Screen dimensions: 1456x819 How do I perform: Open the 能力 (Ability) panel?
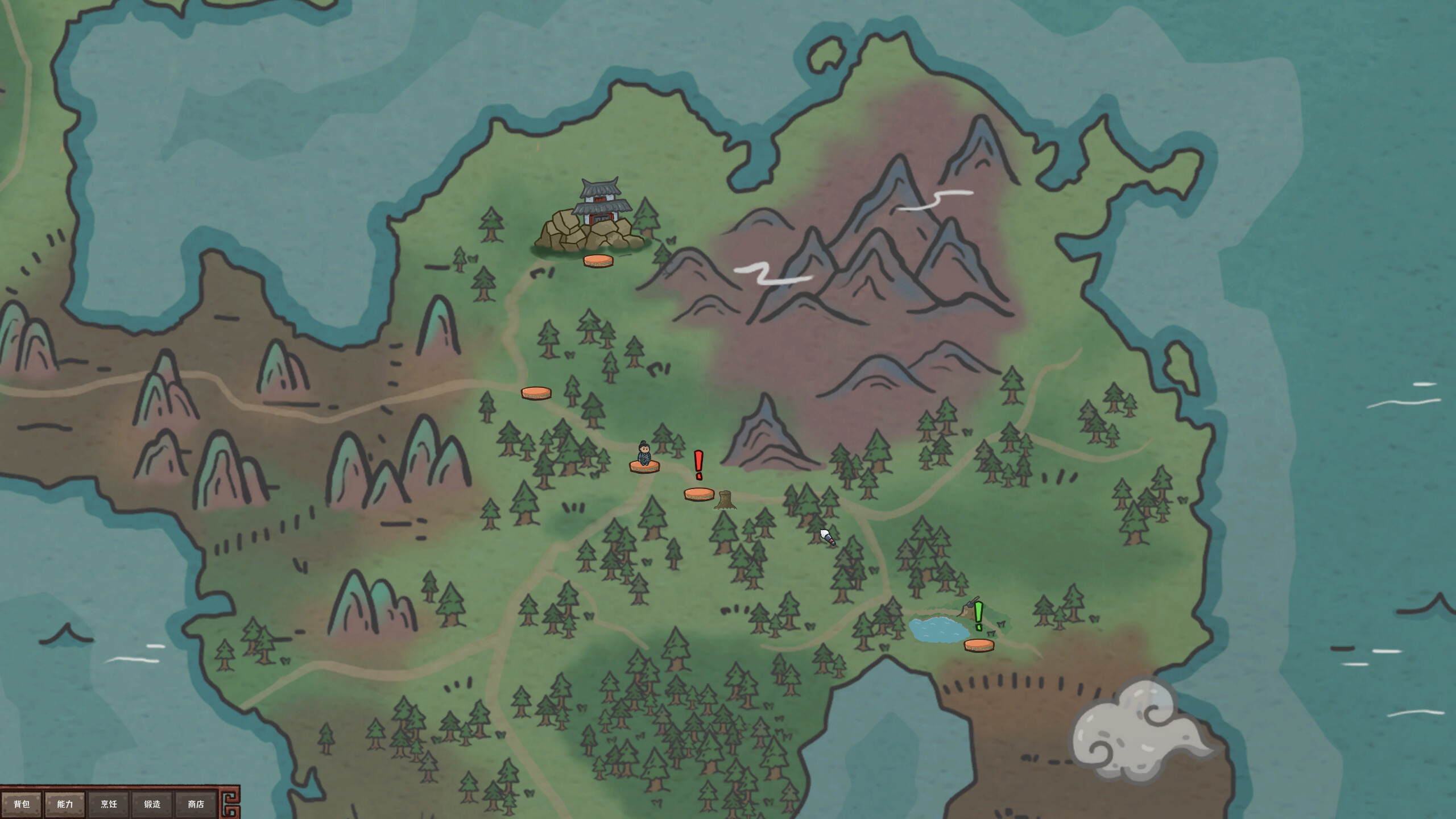[x=65, y=804]
